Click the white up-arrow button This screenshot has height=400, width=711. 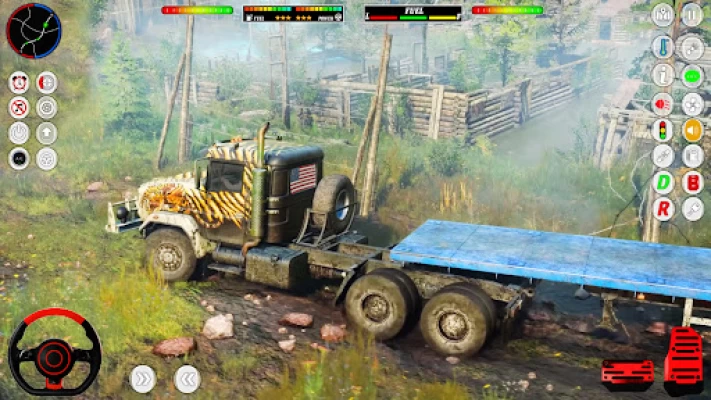coord(46,132)
